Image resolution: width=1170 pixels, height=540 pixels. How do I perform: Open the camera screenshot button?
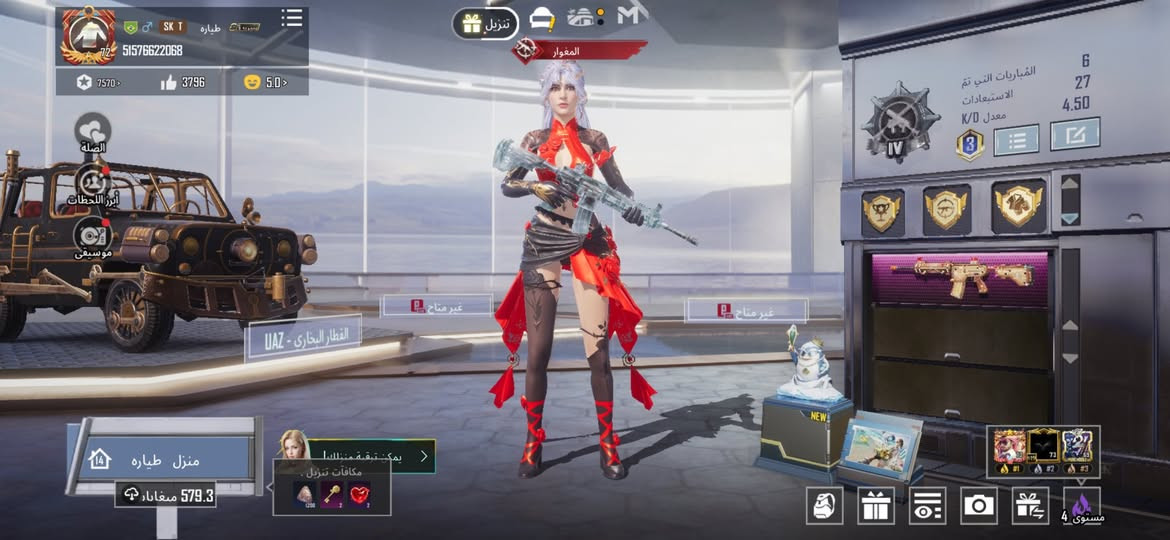[x=978, y=506]
